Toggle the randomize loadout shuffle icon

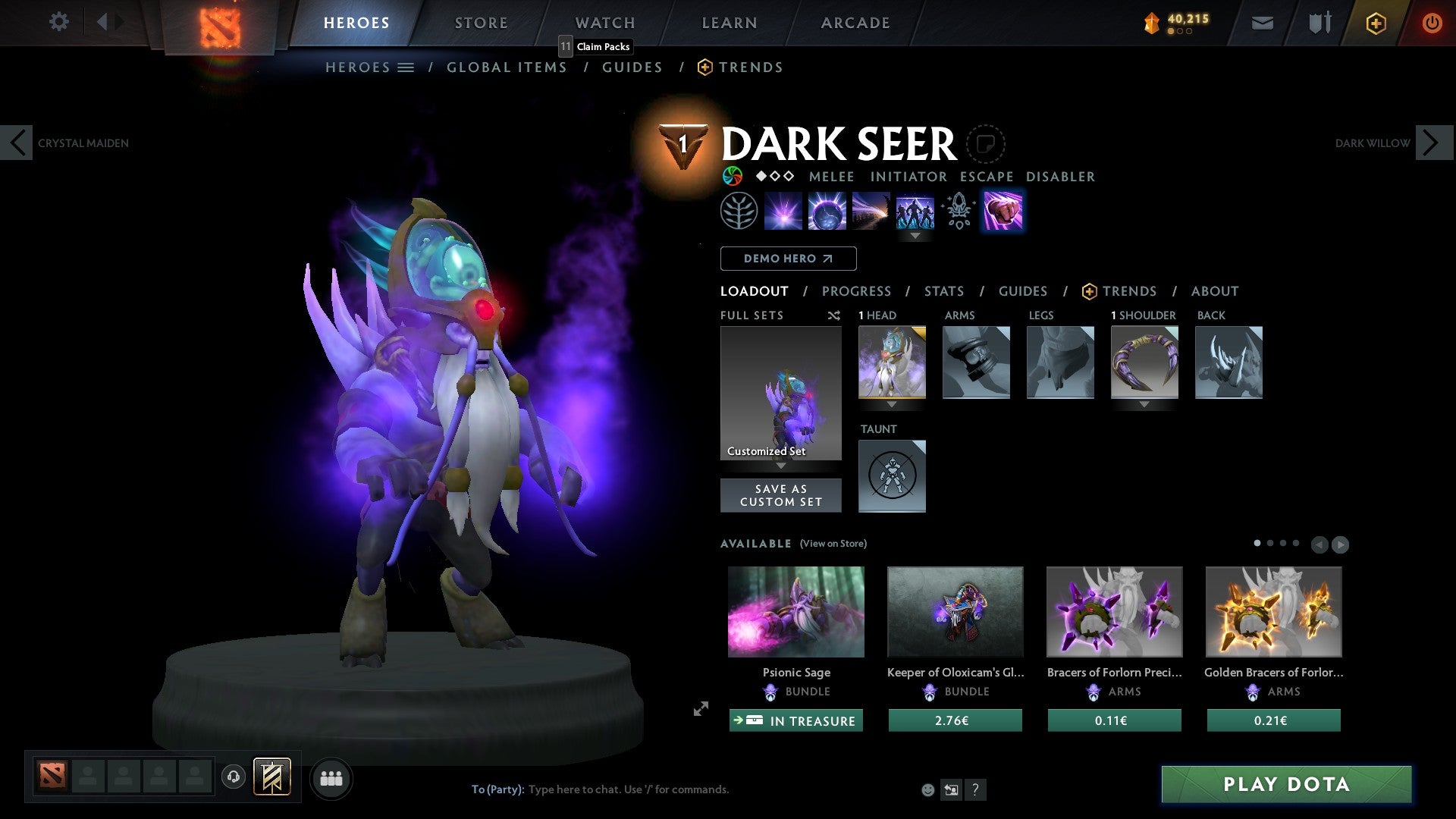click(x=834, y=315)
